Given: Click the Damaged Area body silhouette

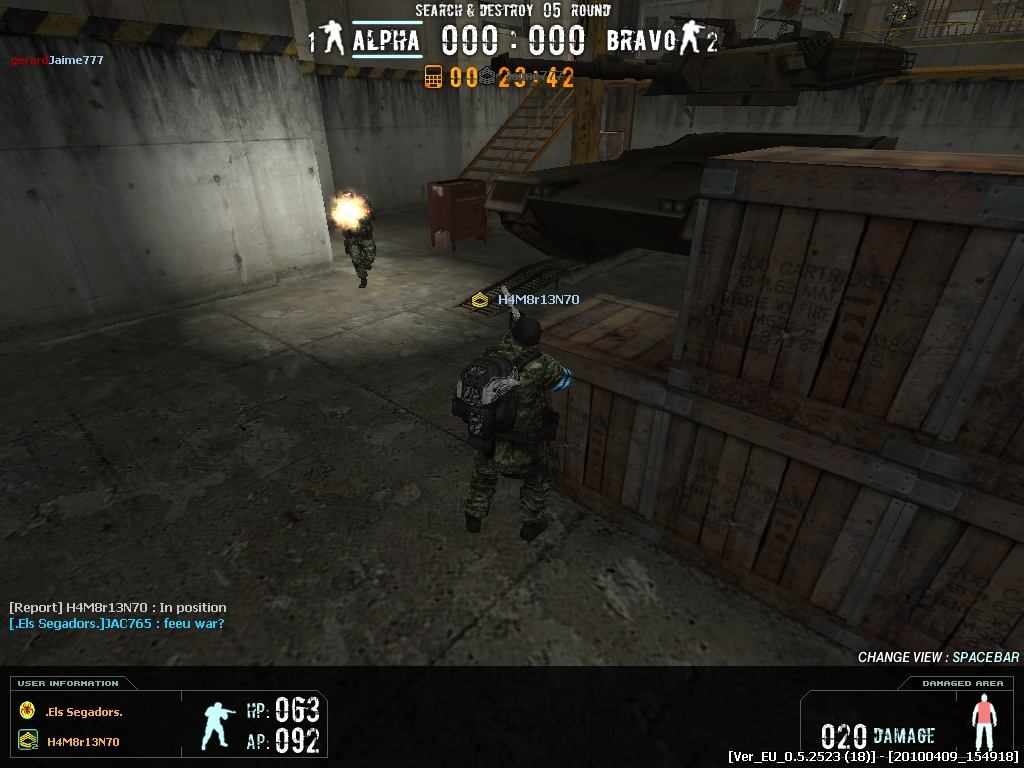Looking at the screenshot, I should click(x=985, y=720).
